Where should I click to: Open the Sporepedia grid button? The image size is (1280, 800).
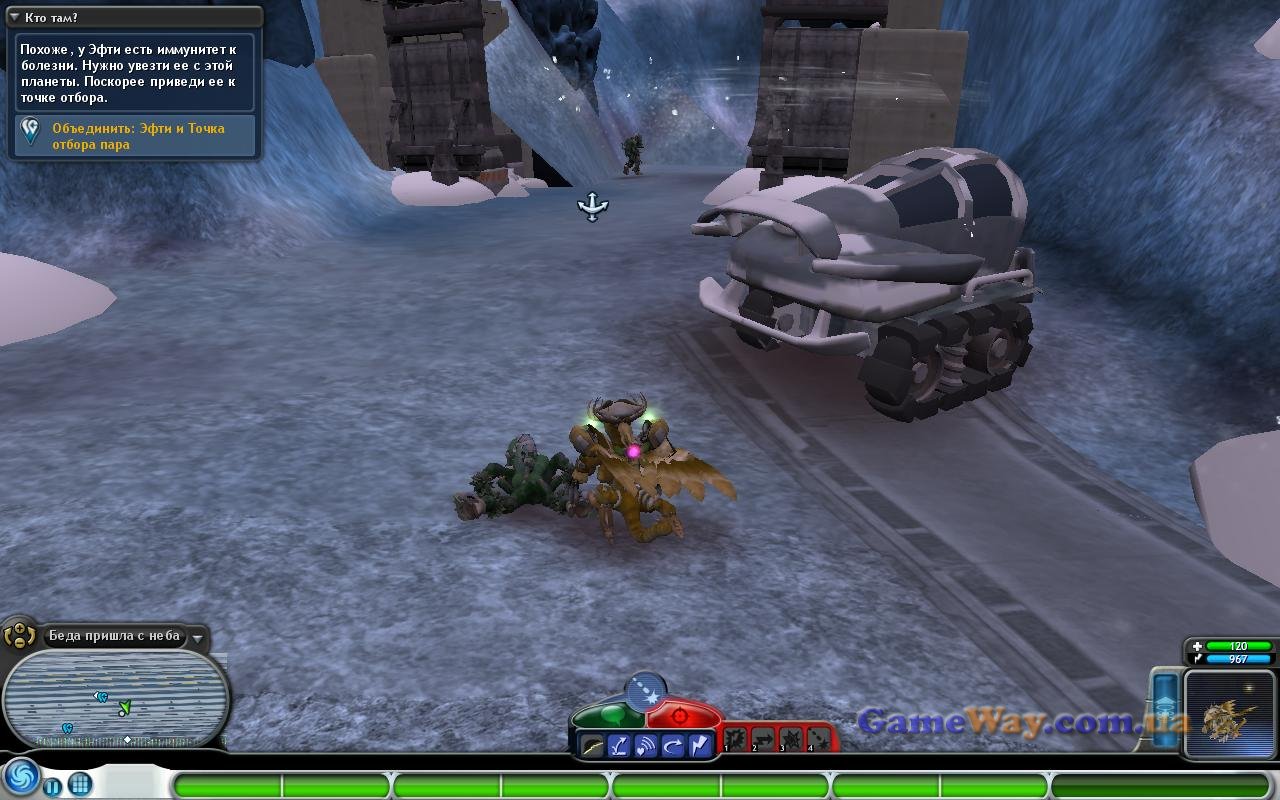[80, 784]
